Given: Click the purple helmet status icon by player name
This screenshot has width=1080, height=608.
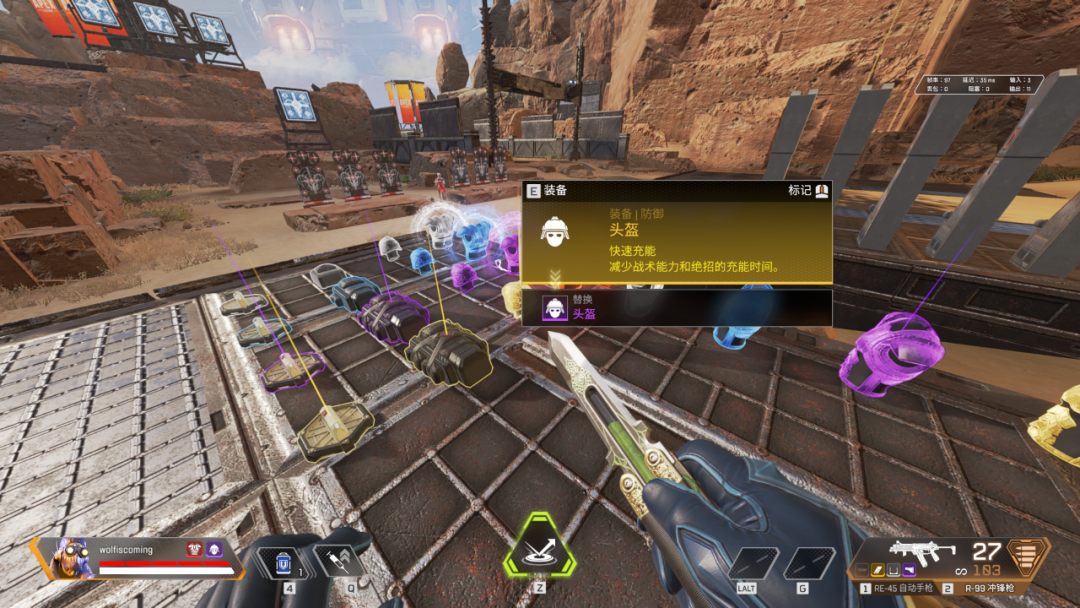Looking at the screenshot, I should click(213, 550).
